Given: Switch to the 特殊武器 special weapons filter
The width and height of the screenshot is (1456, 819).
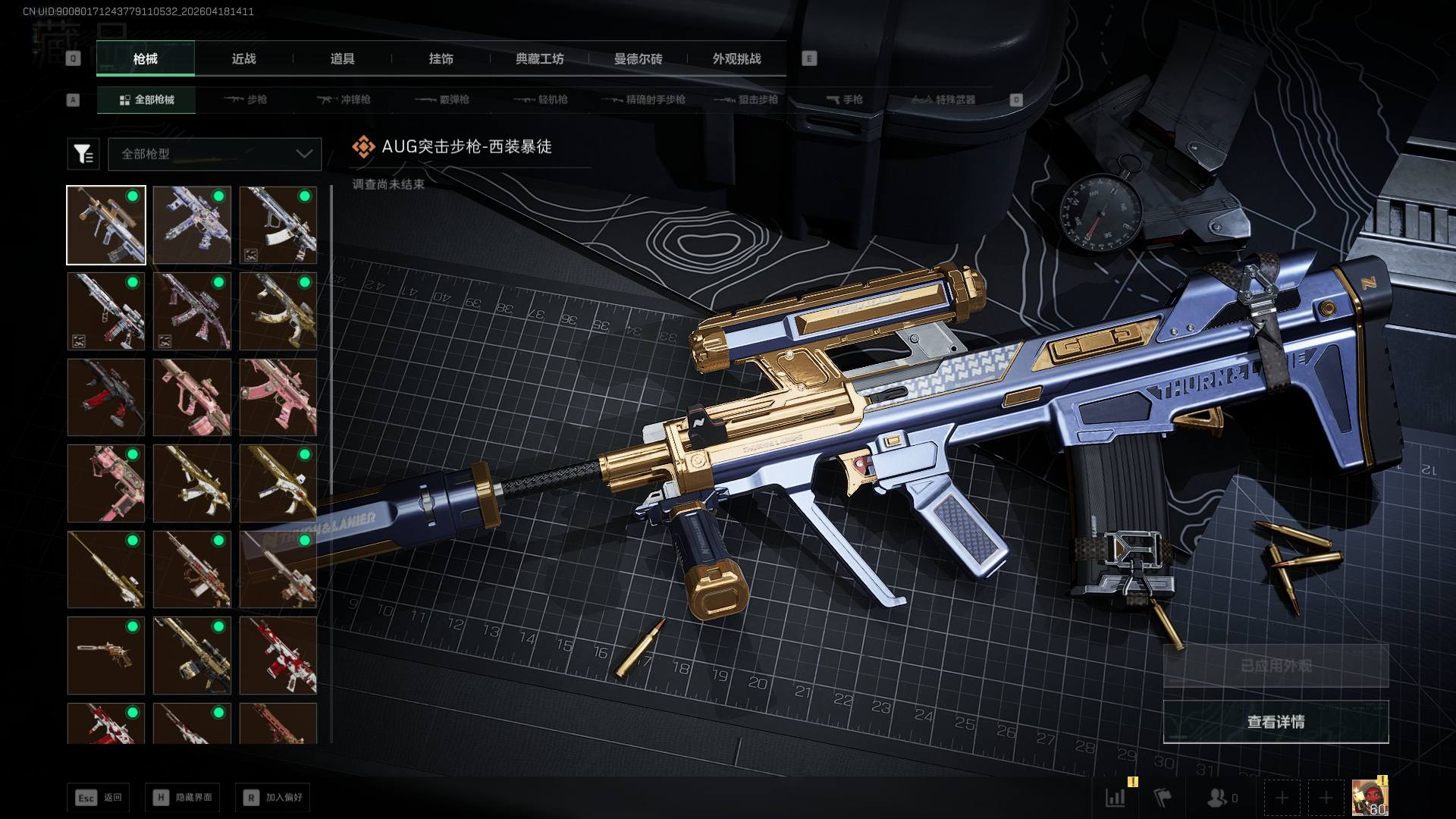Looking at the screenshot, I should pyautogui.click(x=943, y=99).
